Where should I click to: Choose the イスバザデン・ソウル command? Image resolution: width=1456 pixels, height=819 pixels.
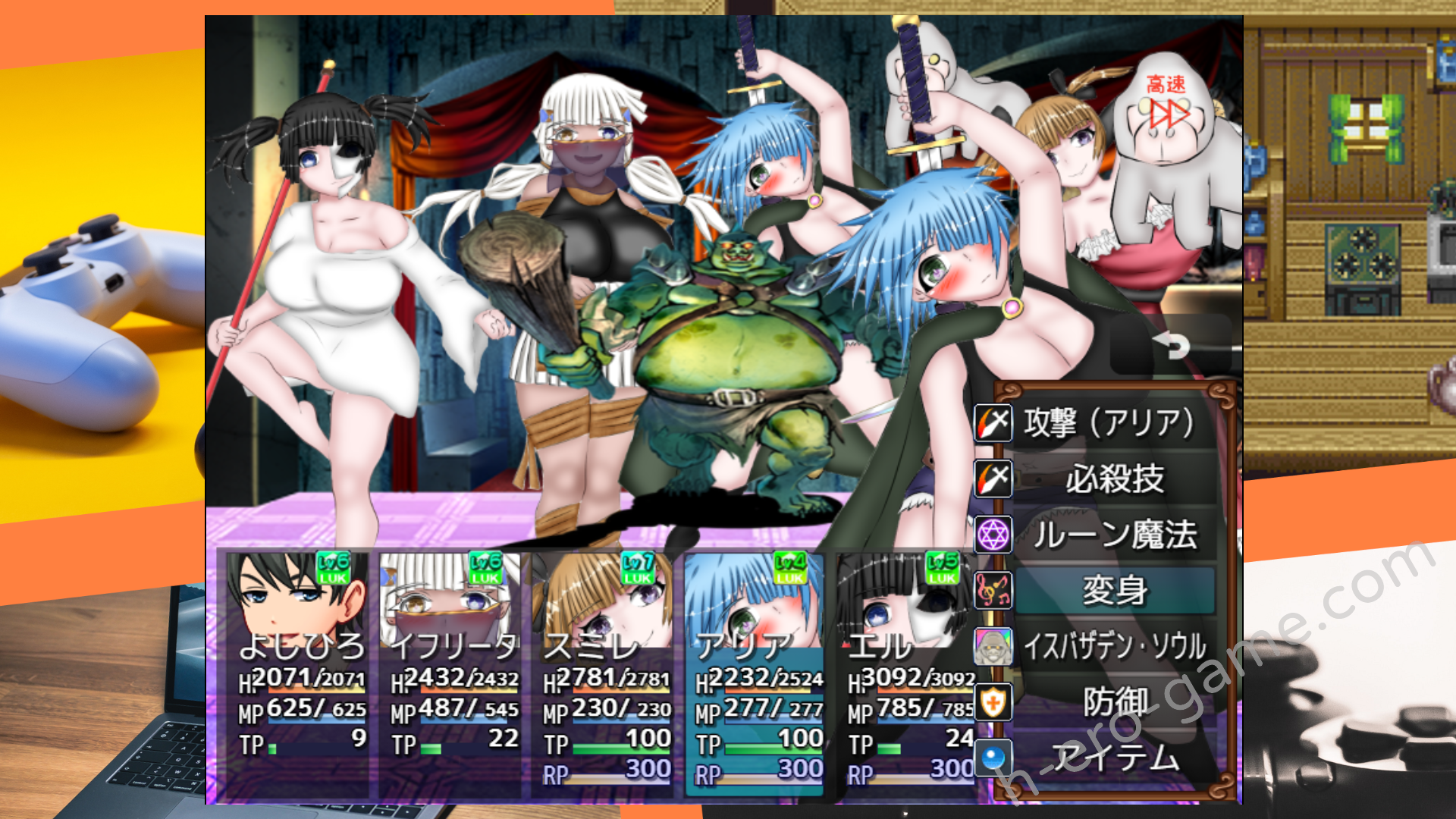pyautogui.click(x=1115, y=647)
